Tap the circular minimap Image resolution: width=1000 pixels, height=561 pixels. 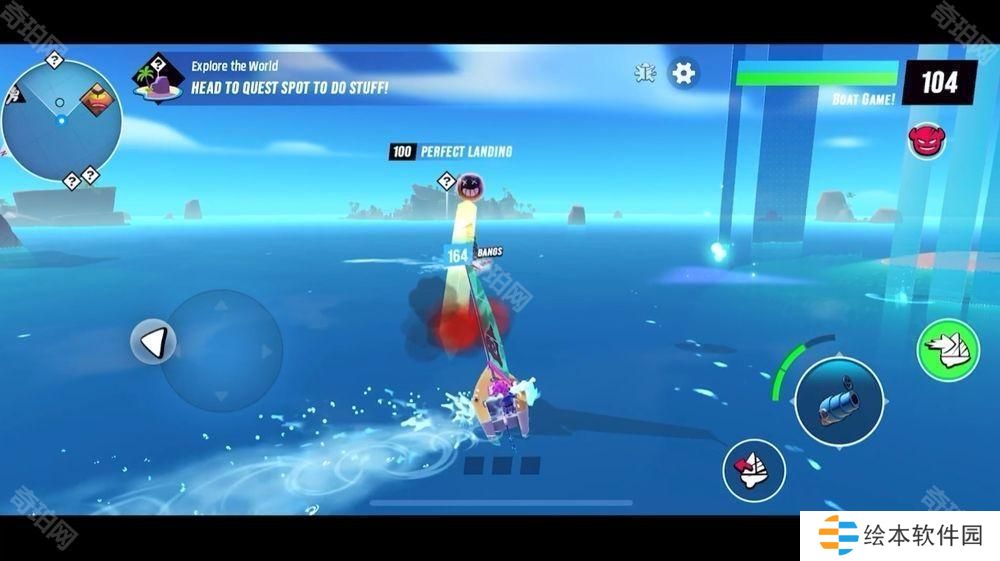pyautogui.click(x=60, y=120)
